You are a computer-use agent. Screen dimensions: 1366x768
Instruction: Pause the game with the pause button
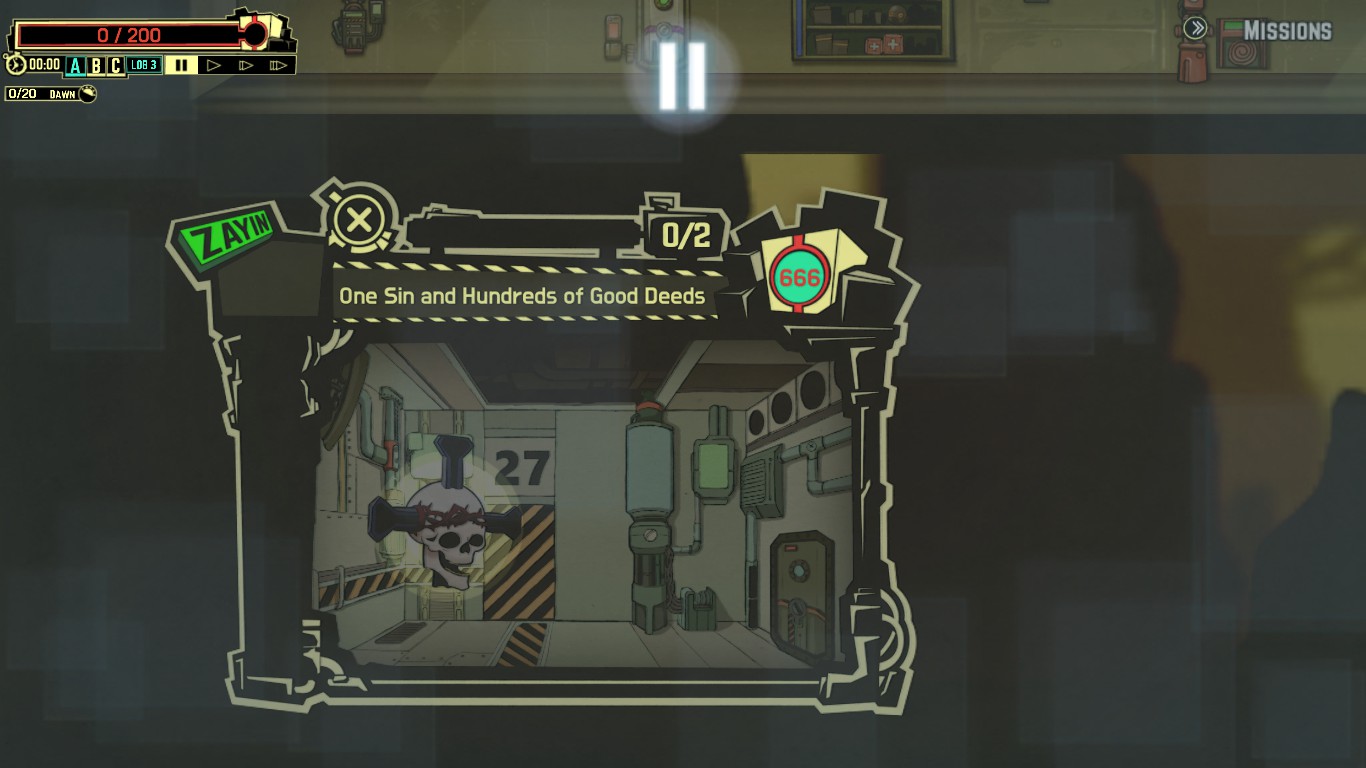(x=180, y=66)
